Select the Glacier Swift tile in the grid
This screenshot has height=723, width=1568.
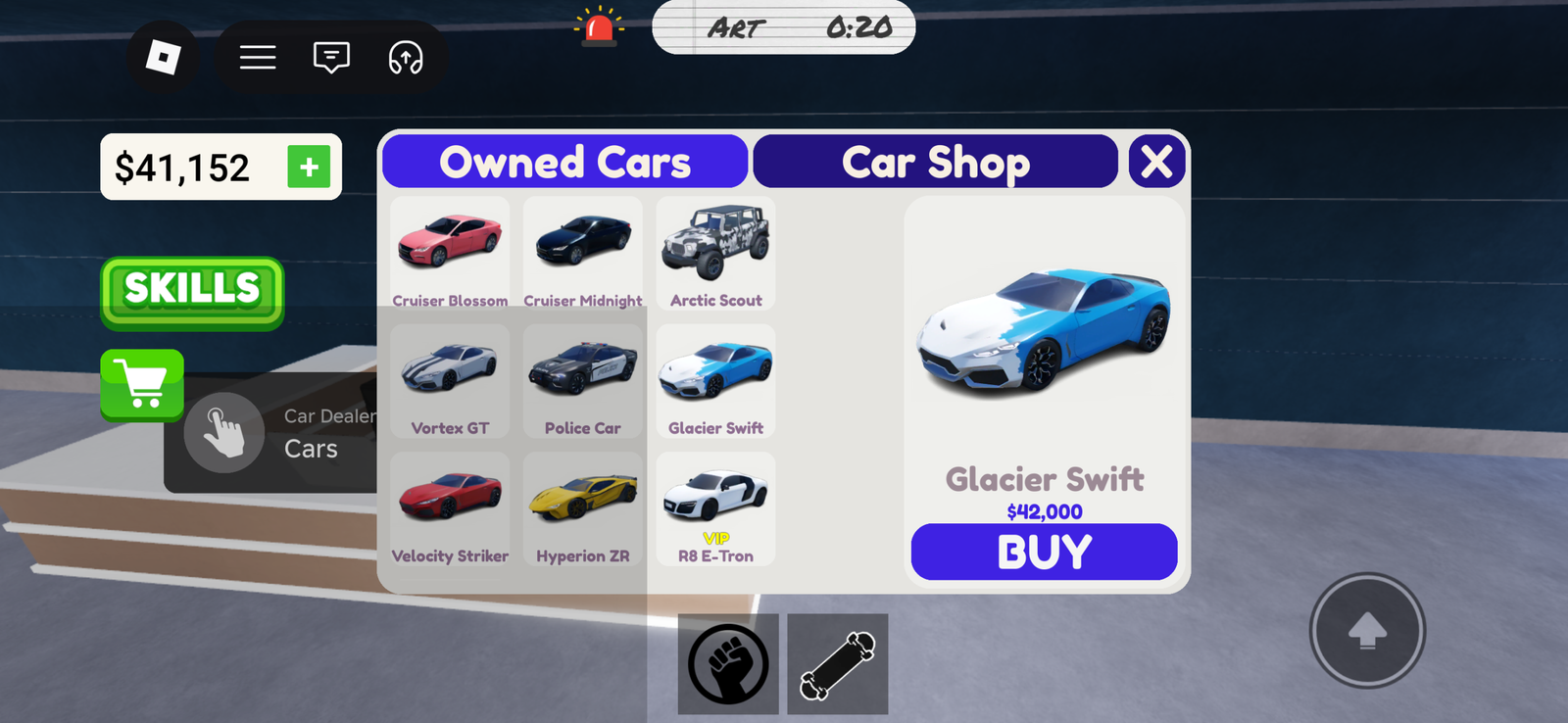[x=715, y=380]
